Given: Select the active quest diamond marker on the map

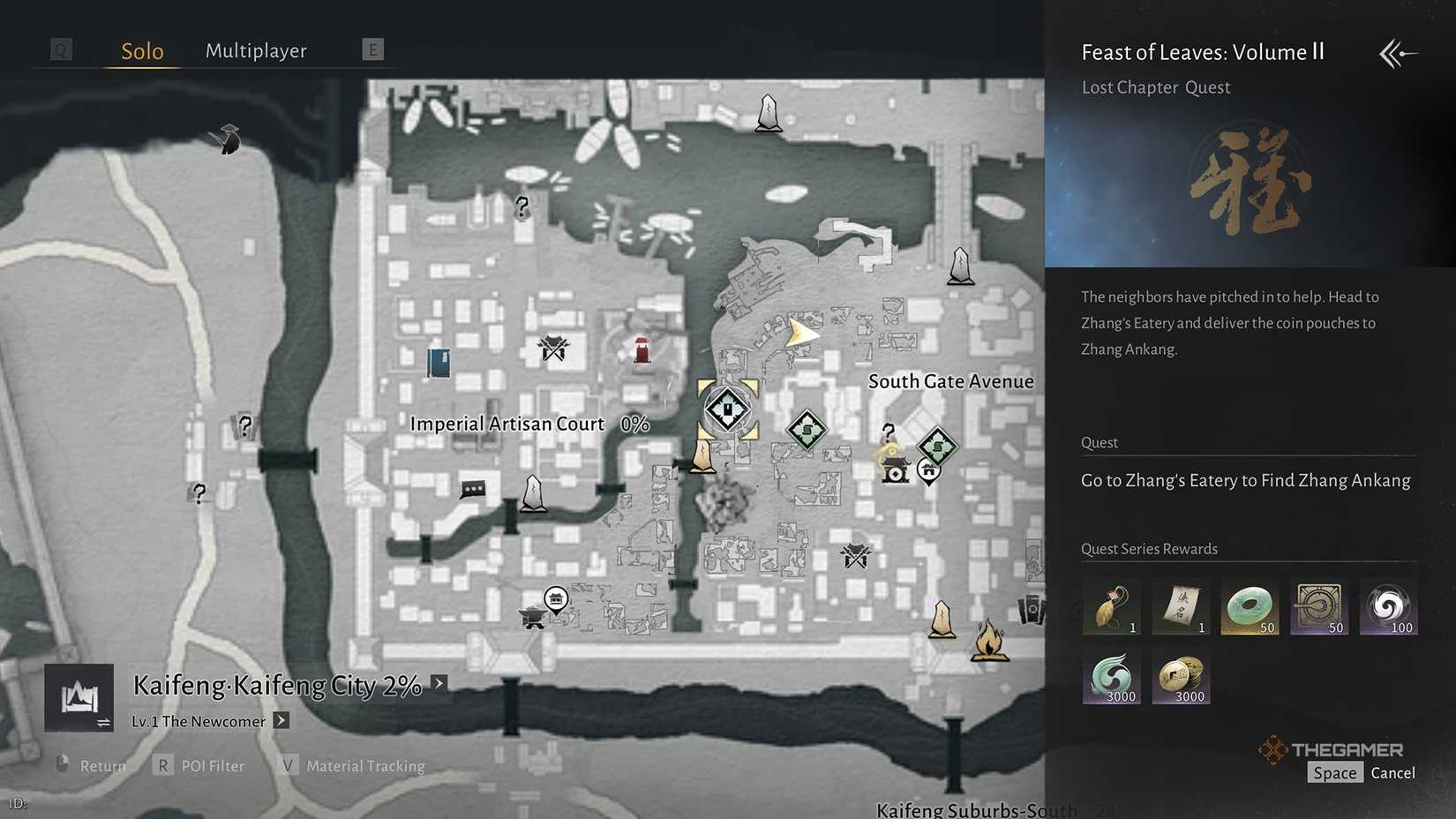Looking at the screenshot, I should tap(726, 408).
